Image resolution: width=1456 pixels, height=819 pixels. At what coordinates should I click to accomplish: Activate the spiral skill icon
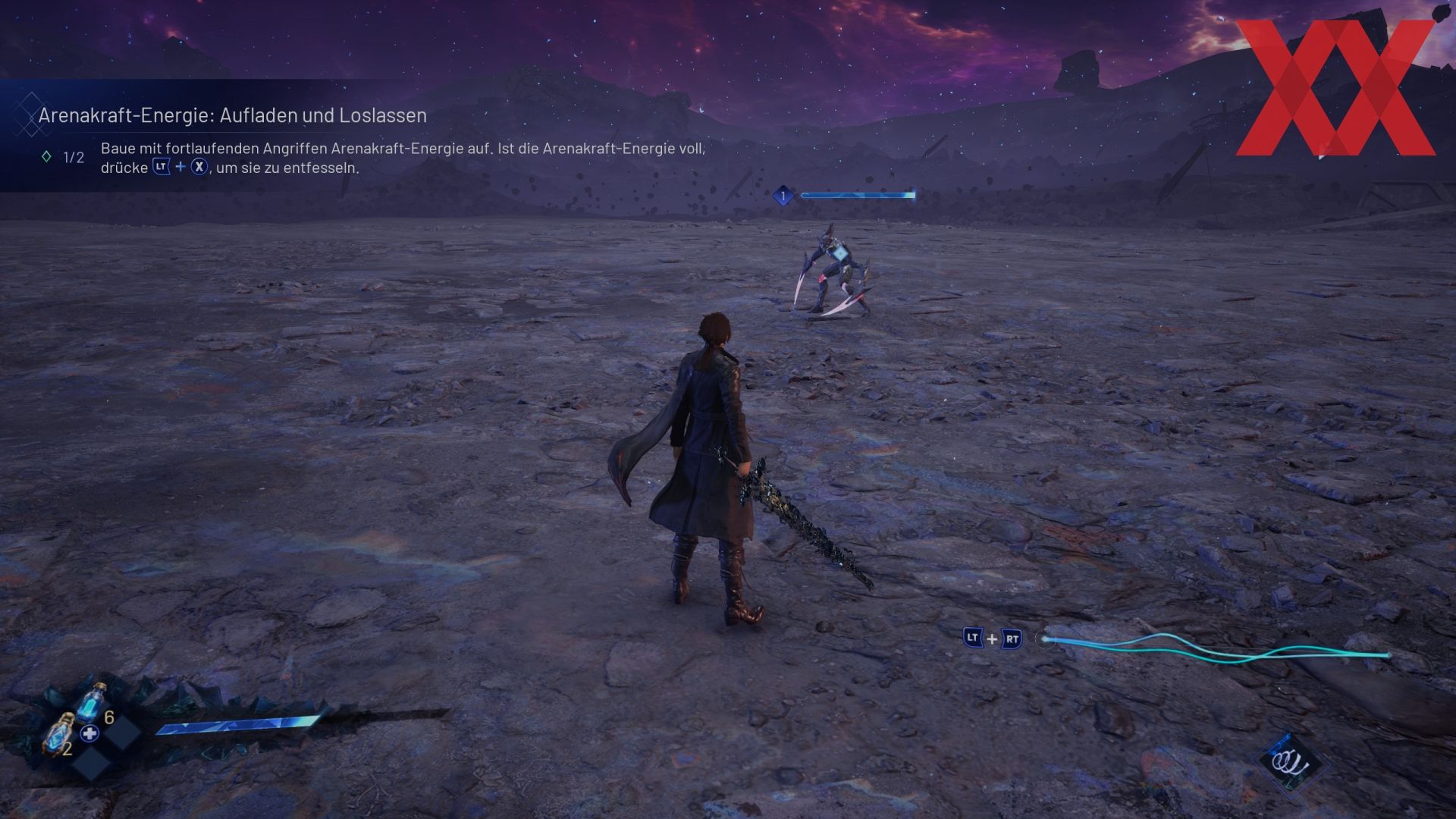click(x=1291, y=762)
